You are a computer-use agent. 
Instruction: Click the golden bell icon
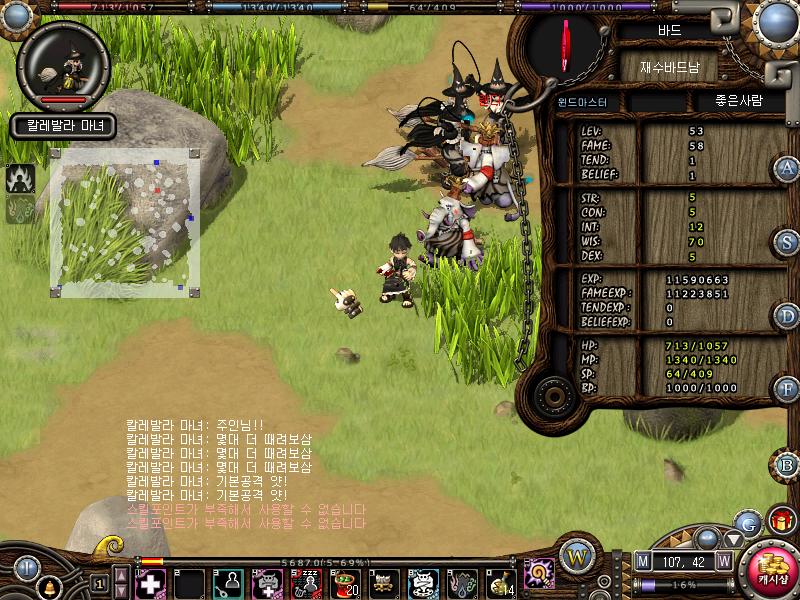point(48,583)
